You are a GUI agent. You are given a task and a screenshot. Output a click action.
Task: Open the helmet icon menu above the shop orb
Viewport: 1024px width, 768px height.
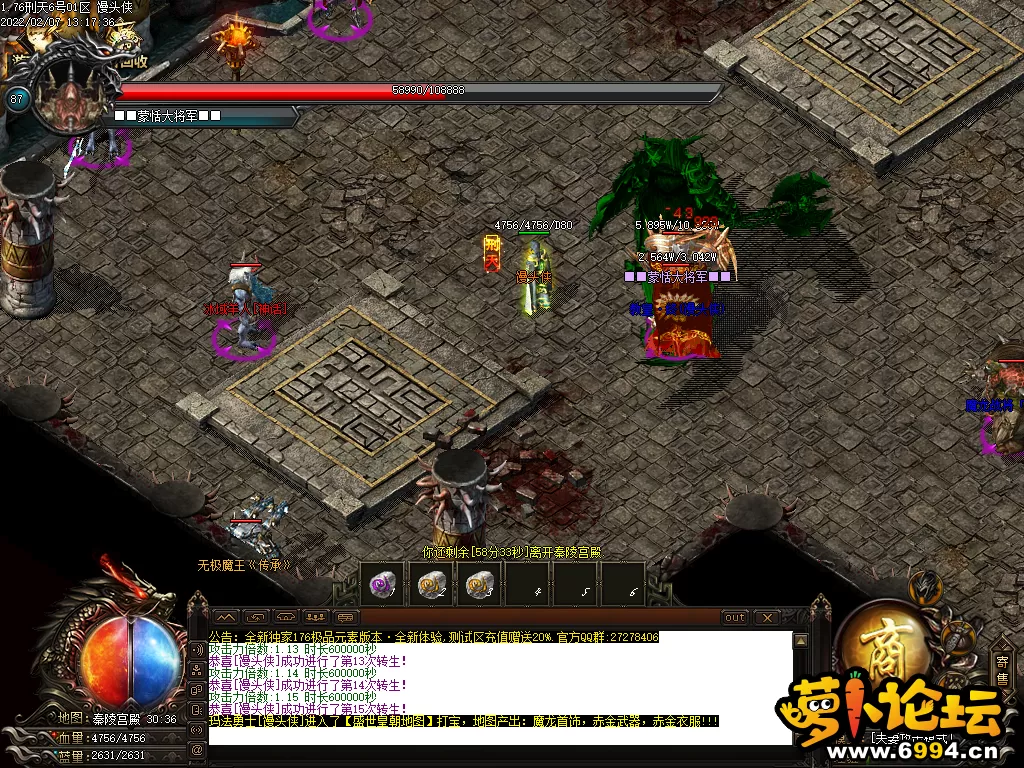(927, 588)
